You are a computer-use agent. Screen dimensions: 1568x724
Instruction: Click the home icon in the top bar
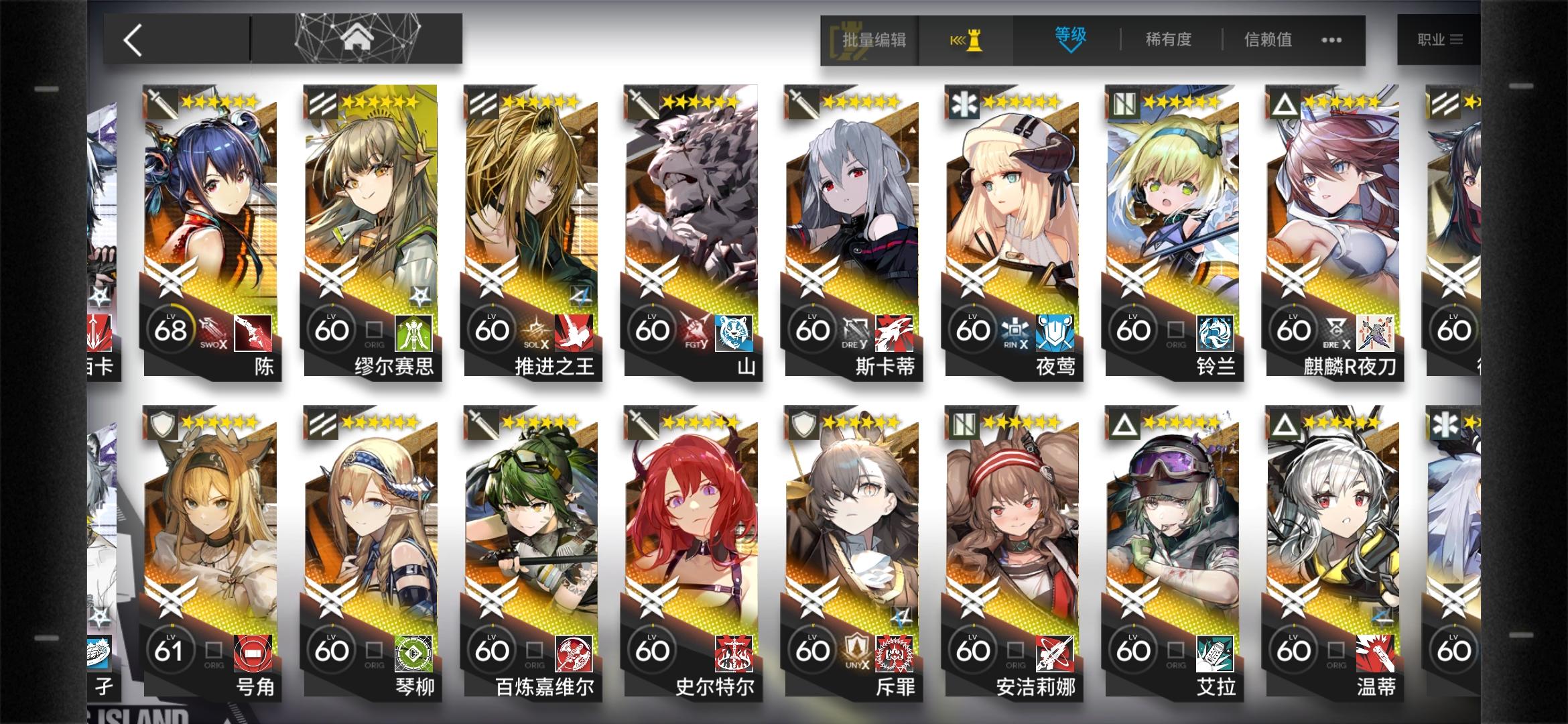pyautogui.click(x=357, y=38)
